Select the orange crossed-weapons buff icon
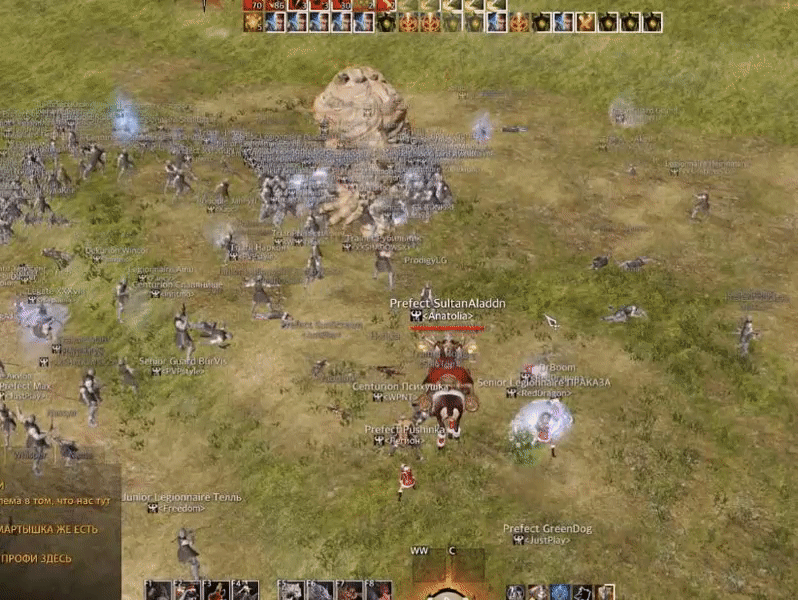 585,22
